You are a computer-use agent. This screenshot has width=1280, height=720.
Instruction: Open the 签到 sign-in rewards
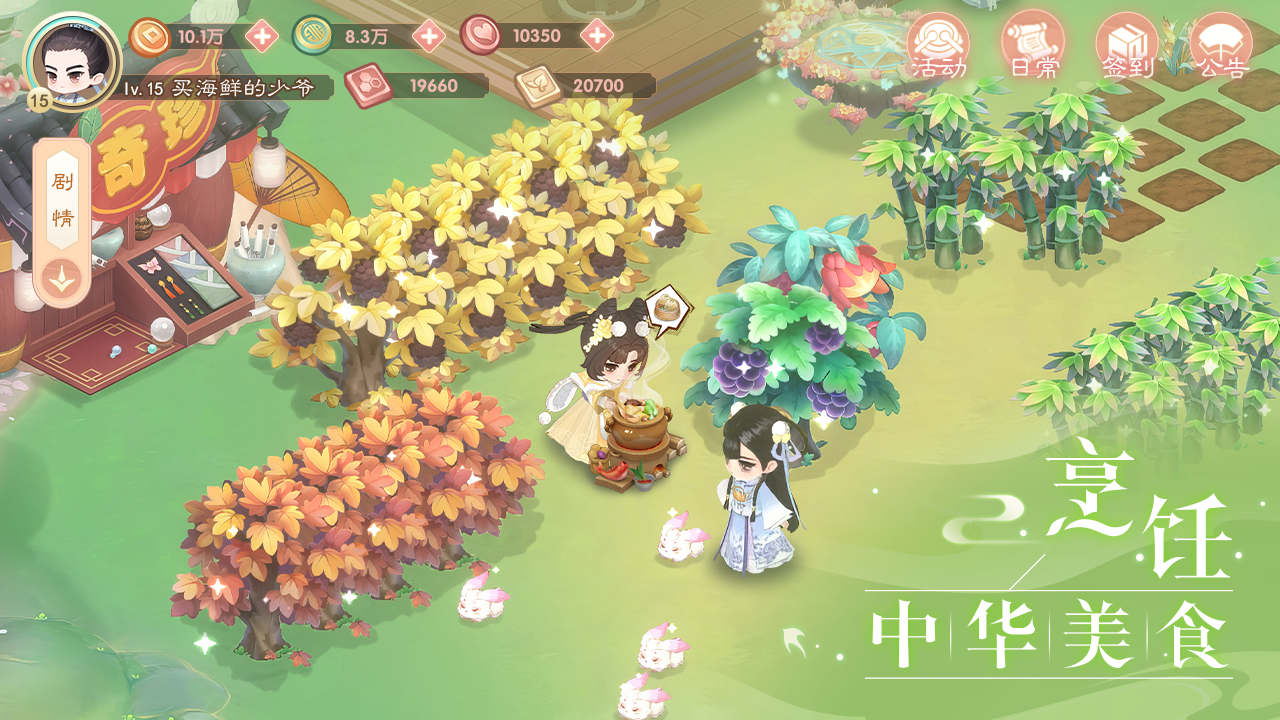click(x=1127, y=46)
